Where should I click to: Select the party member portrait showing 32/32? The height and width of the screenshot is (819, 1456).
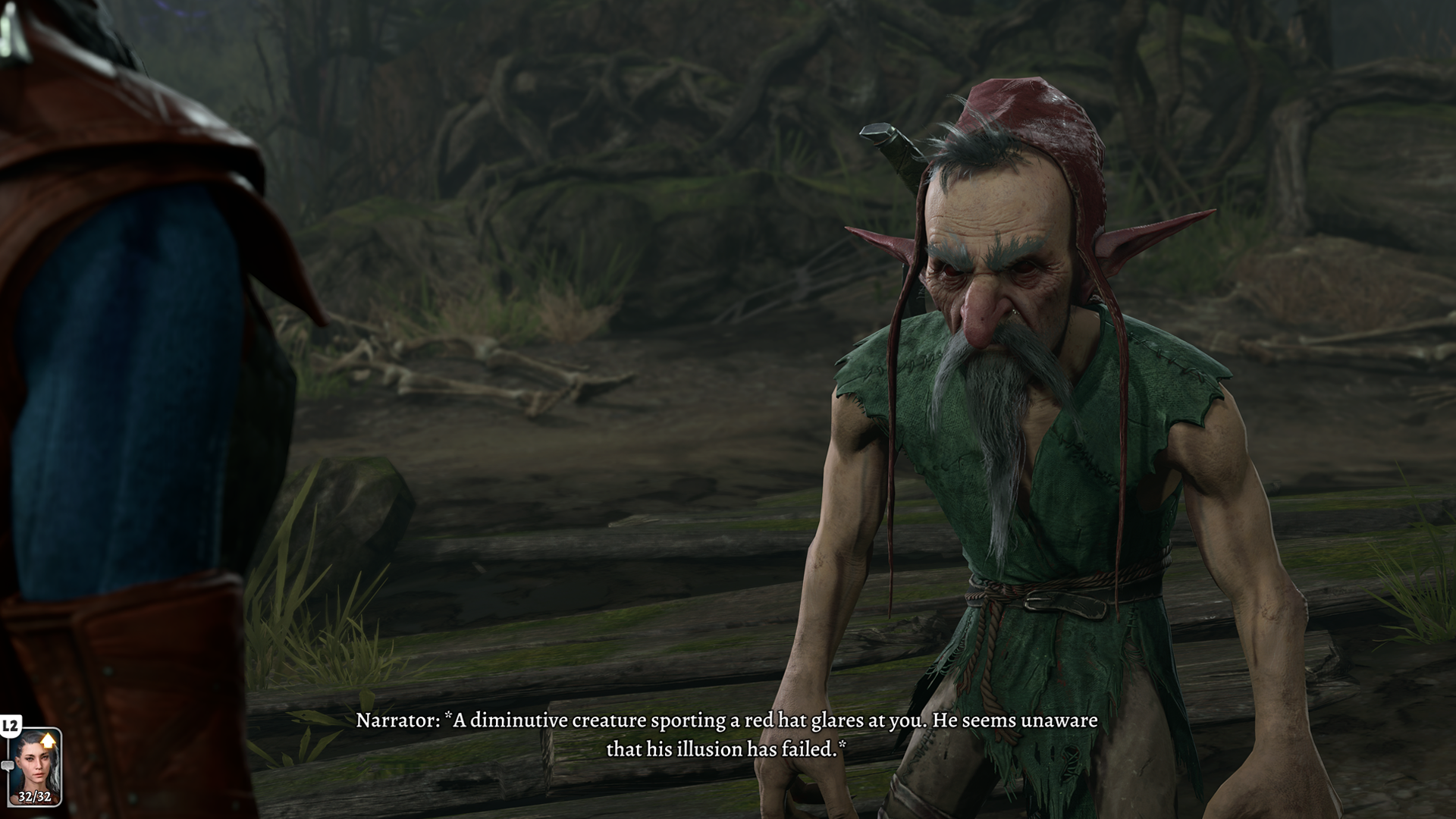click(x=35, y=766)
